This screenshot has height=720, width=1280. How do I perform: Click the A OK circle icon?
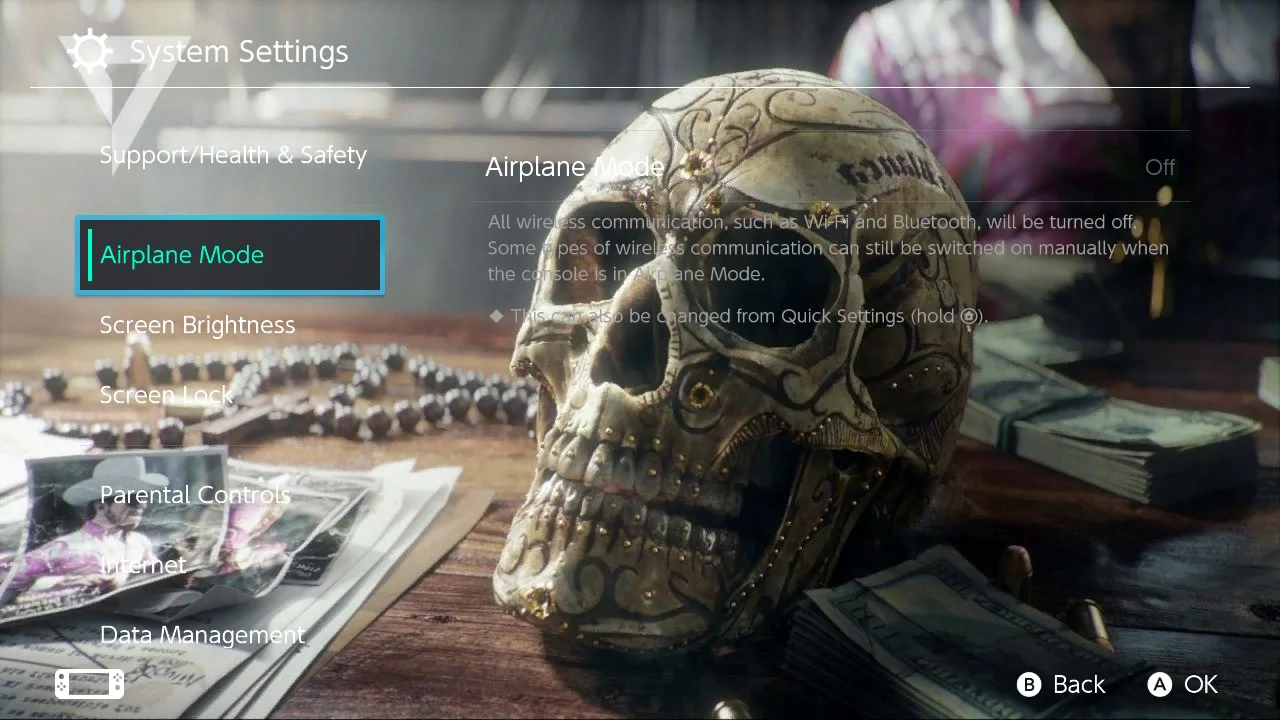(x=1160, y=685)
